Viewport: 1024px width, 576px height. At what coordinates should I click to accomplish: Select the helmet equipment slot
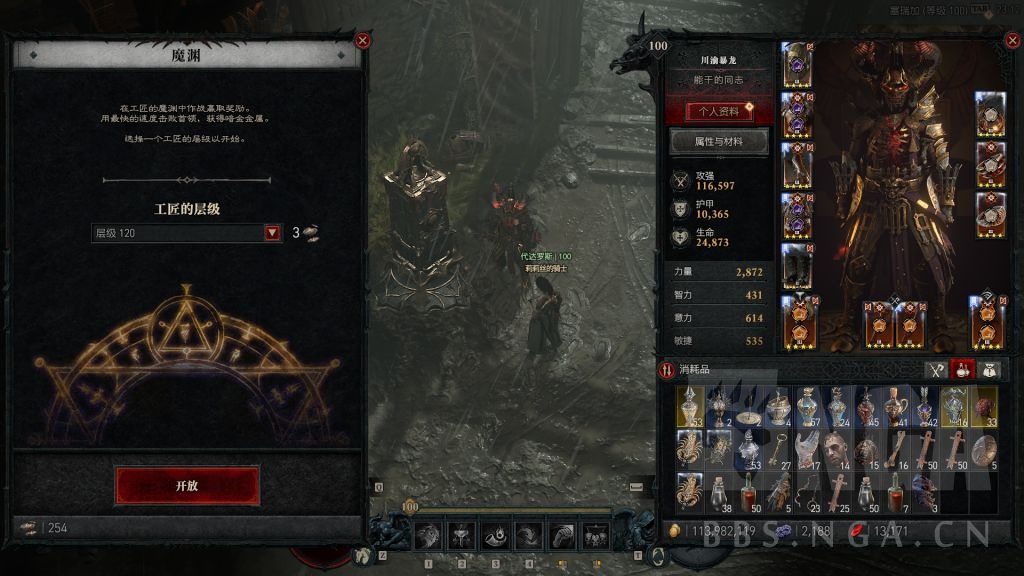point(796,65)
